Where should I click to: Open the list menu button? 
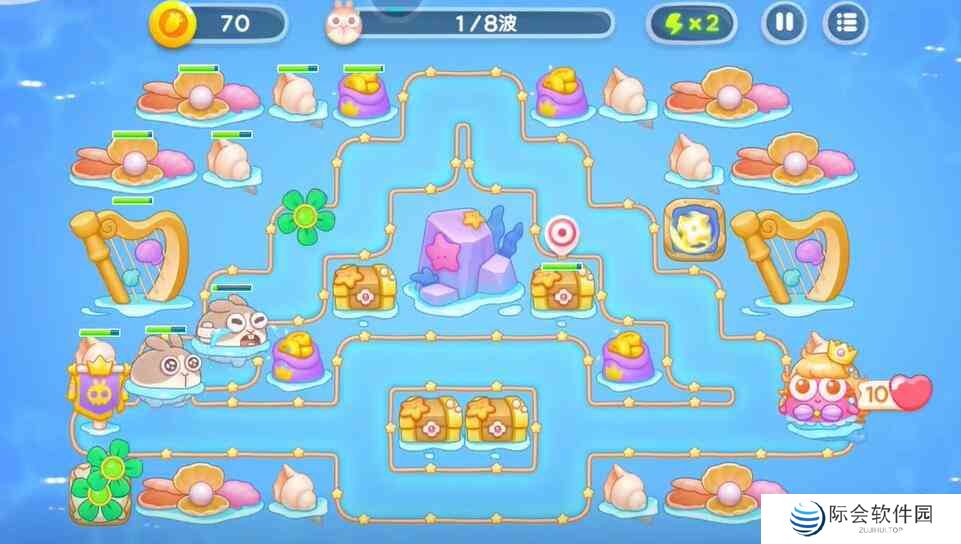pos(846,24)
